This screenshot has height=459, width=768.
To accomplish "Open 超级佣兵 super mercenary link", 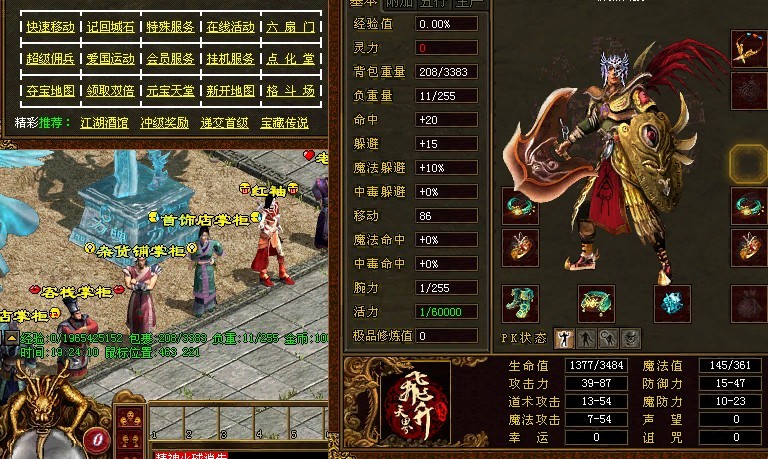I will point(50,59).
